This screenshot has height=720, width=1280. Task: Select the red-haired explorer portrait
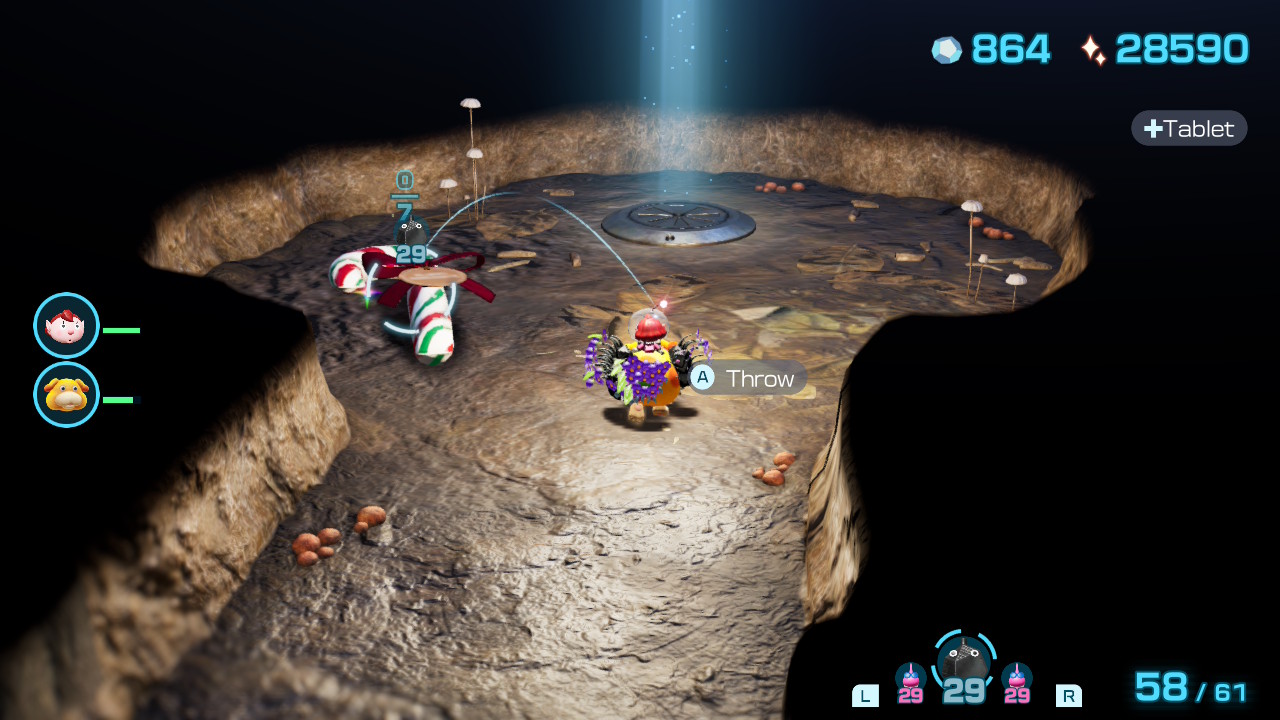click(66, 326)
